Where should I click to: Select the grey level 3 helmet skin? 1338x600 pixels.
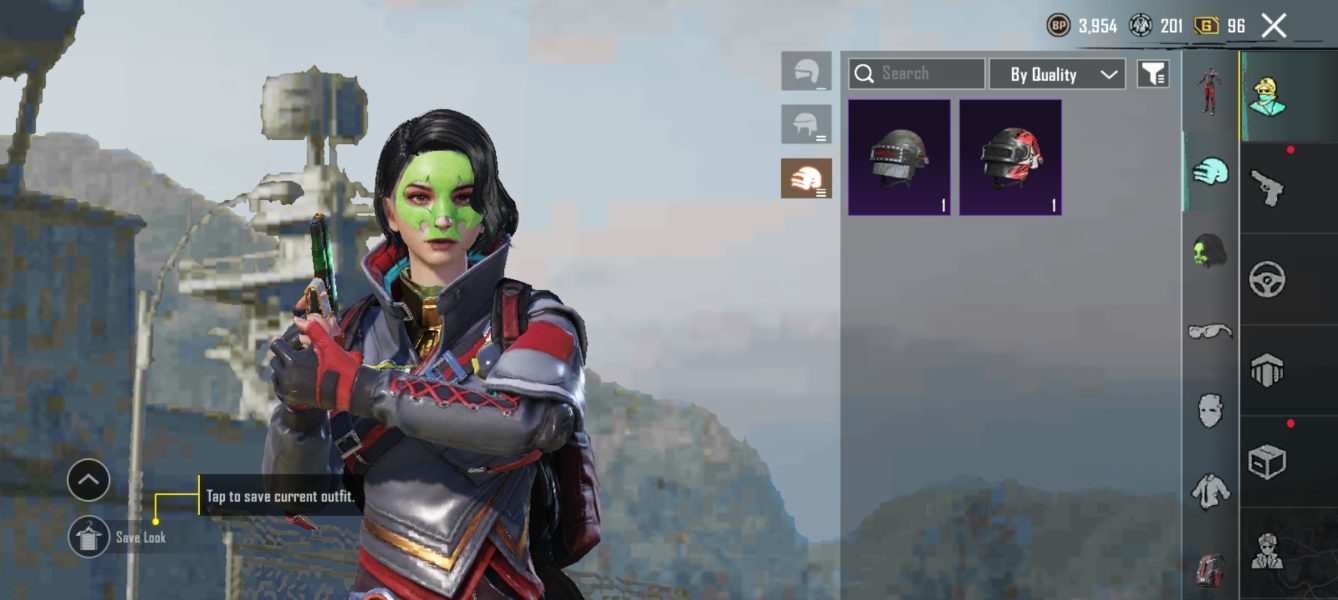899,157
